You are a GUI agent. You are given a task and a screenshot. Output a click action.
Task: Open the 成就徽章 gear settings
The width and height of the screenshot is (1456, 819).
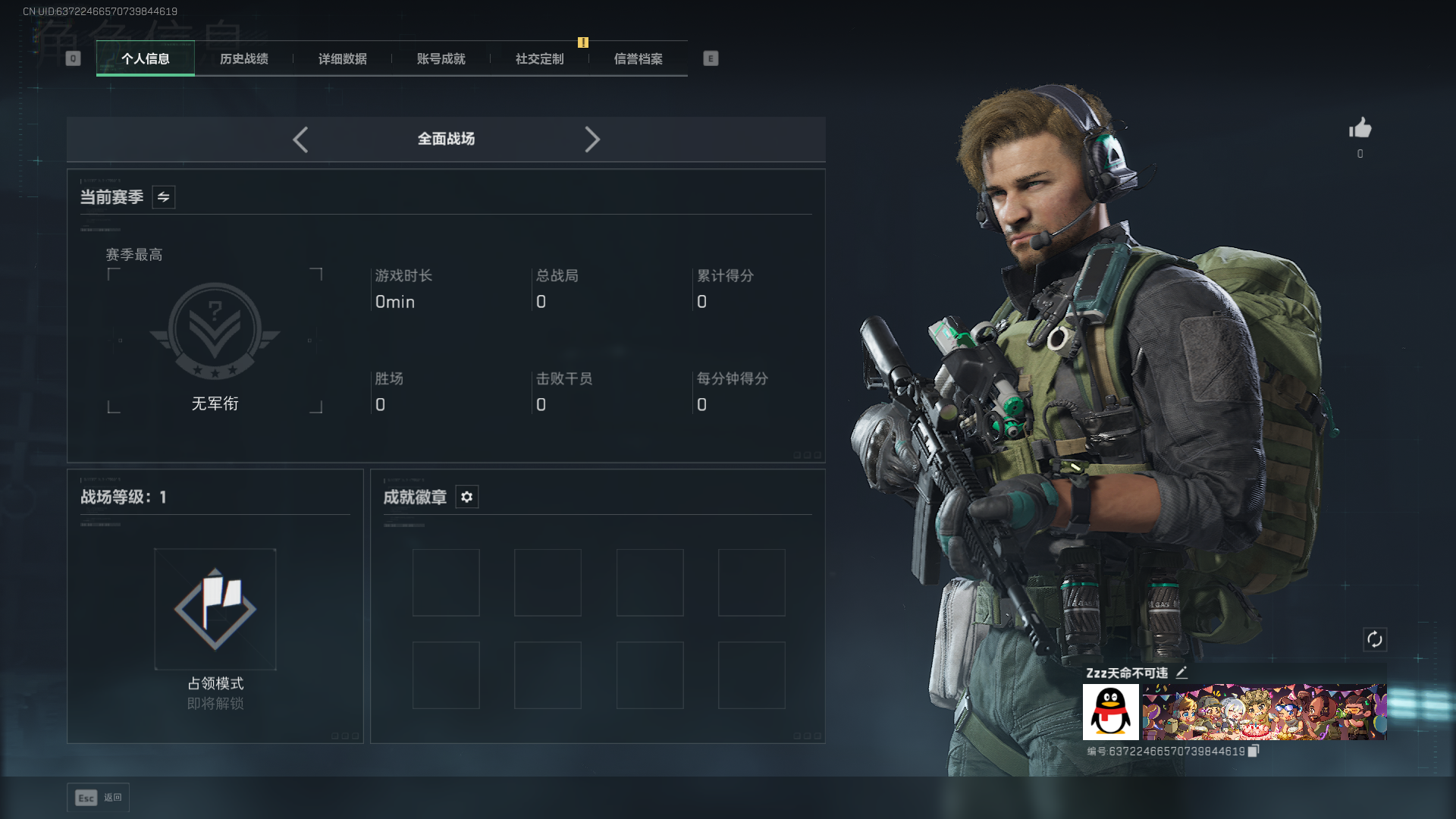[467, 497]
